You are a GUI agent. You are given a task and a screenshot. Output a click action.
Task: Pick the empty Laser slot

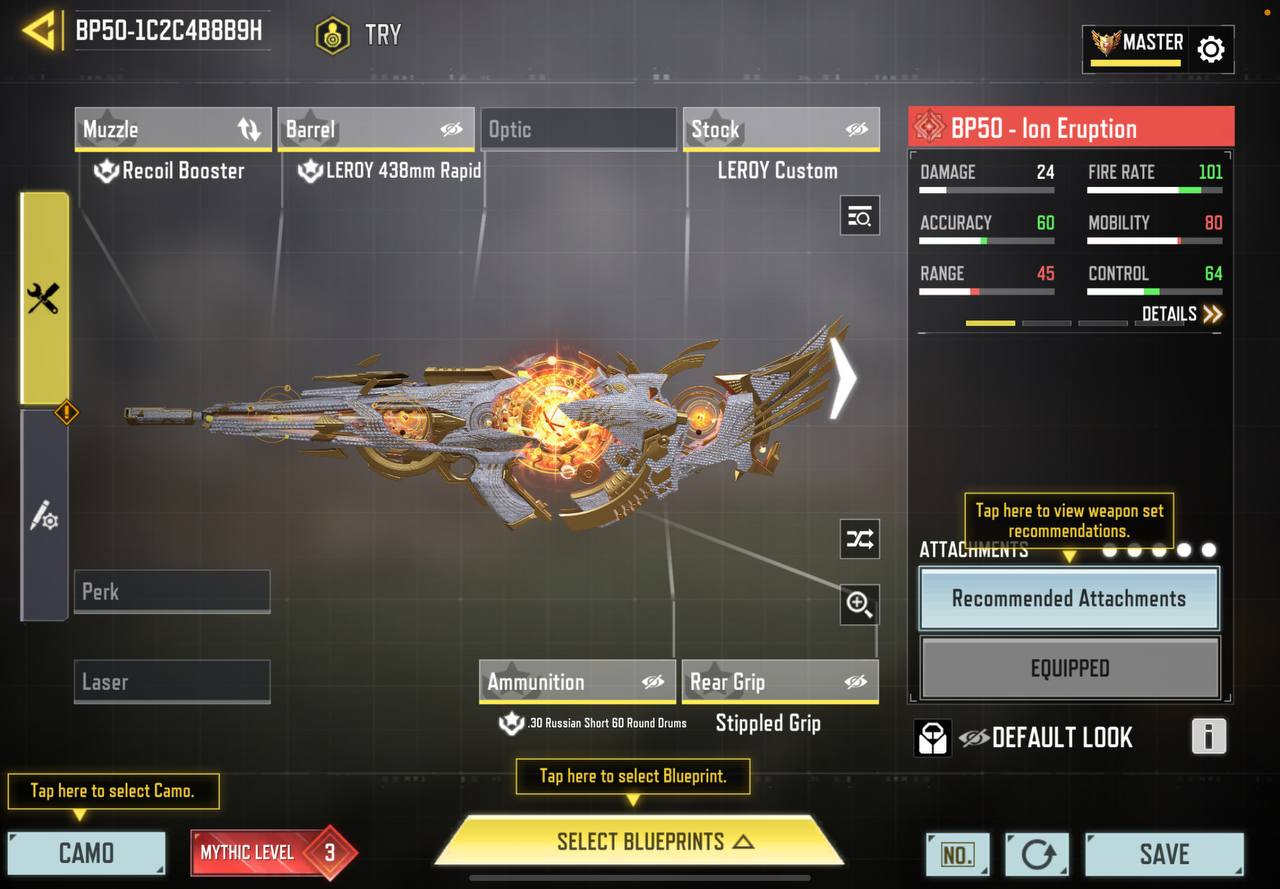click(172, 682)
